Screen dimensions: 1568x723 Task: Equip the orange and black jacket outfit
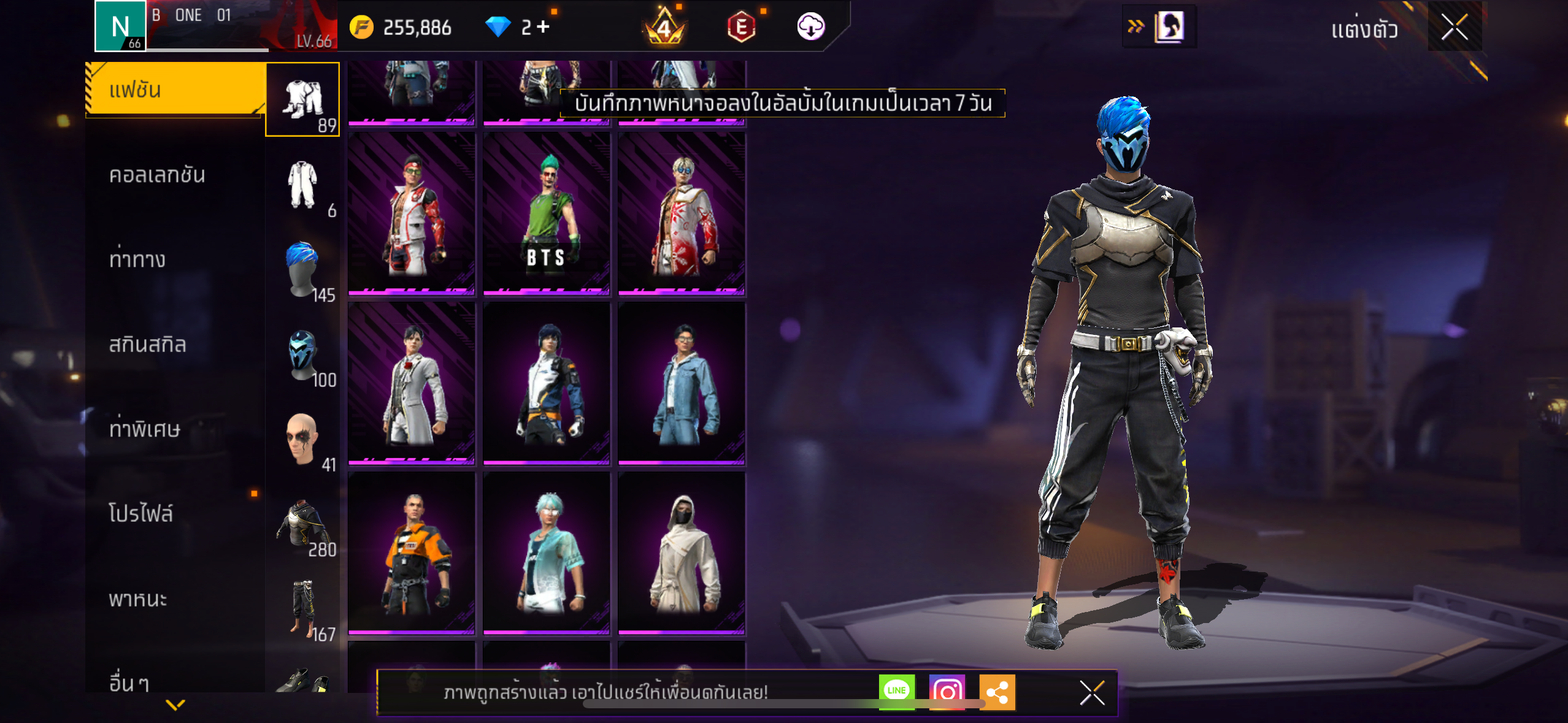tap(412, 553)
